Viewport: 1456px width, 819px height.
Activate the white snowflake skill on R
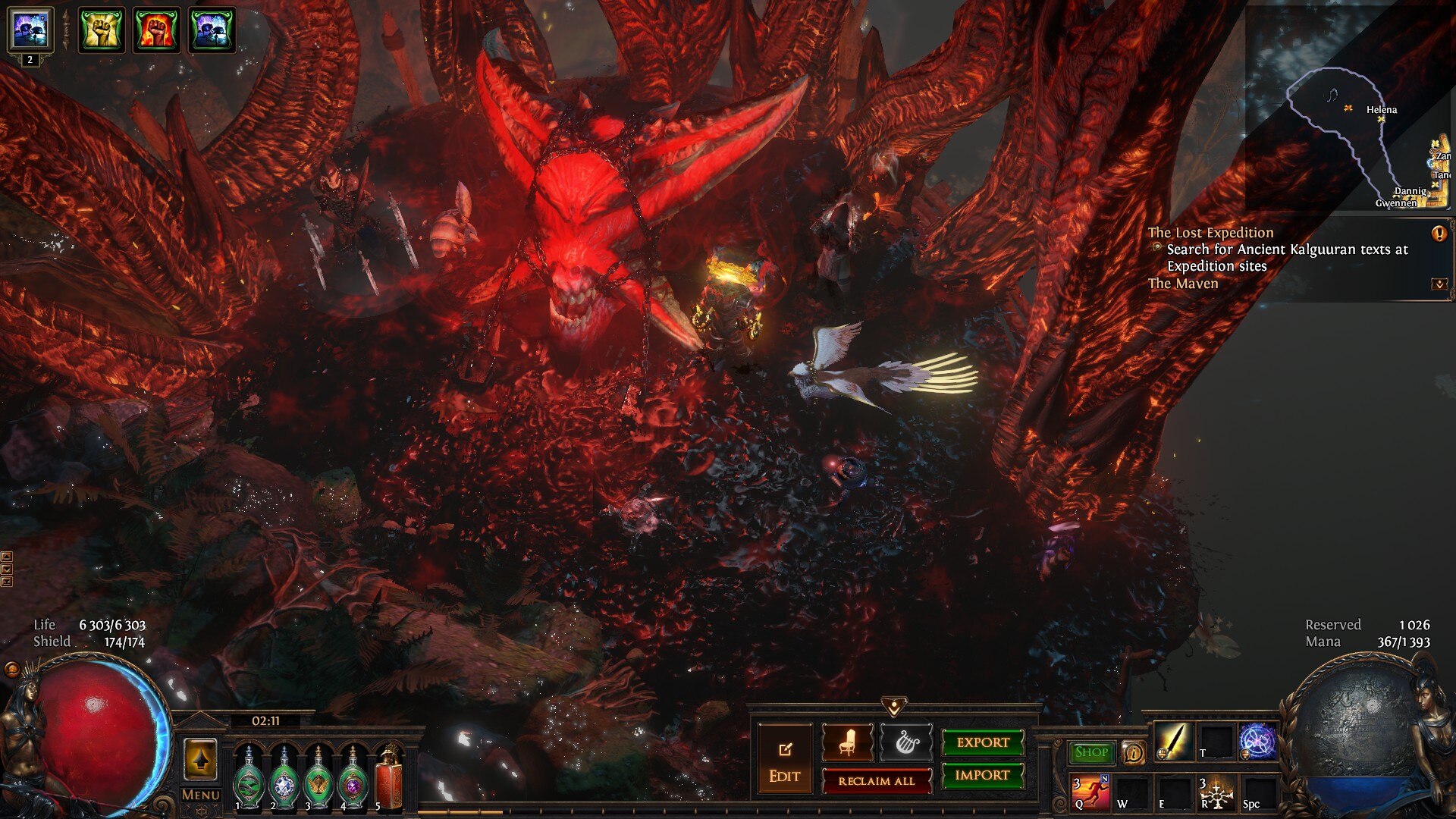1216,792
